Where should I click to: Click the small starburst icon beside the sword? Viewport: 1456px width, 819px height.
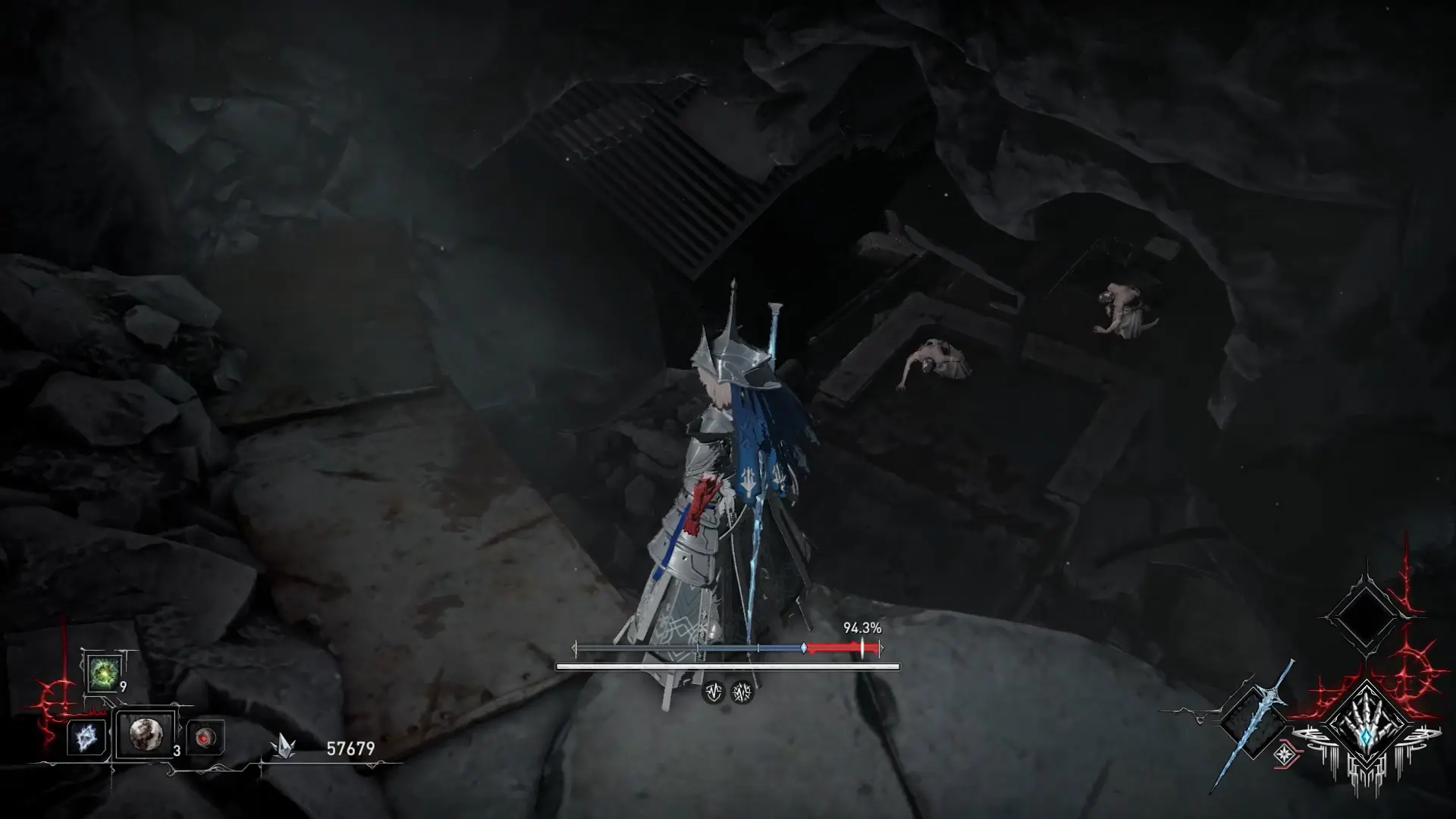[1283, 753]
